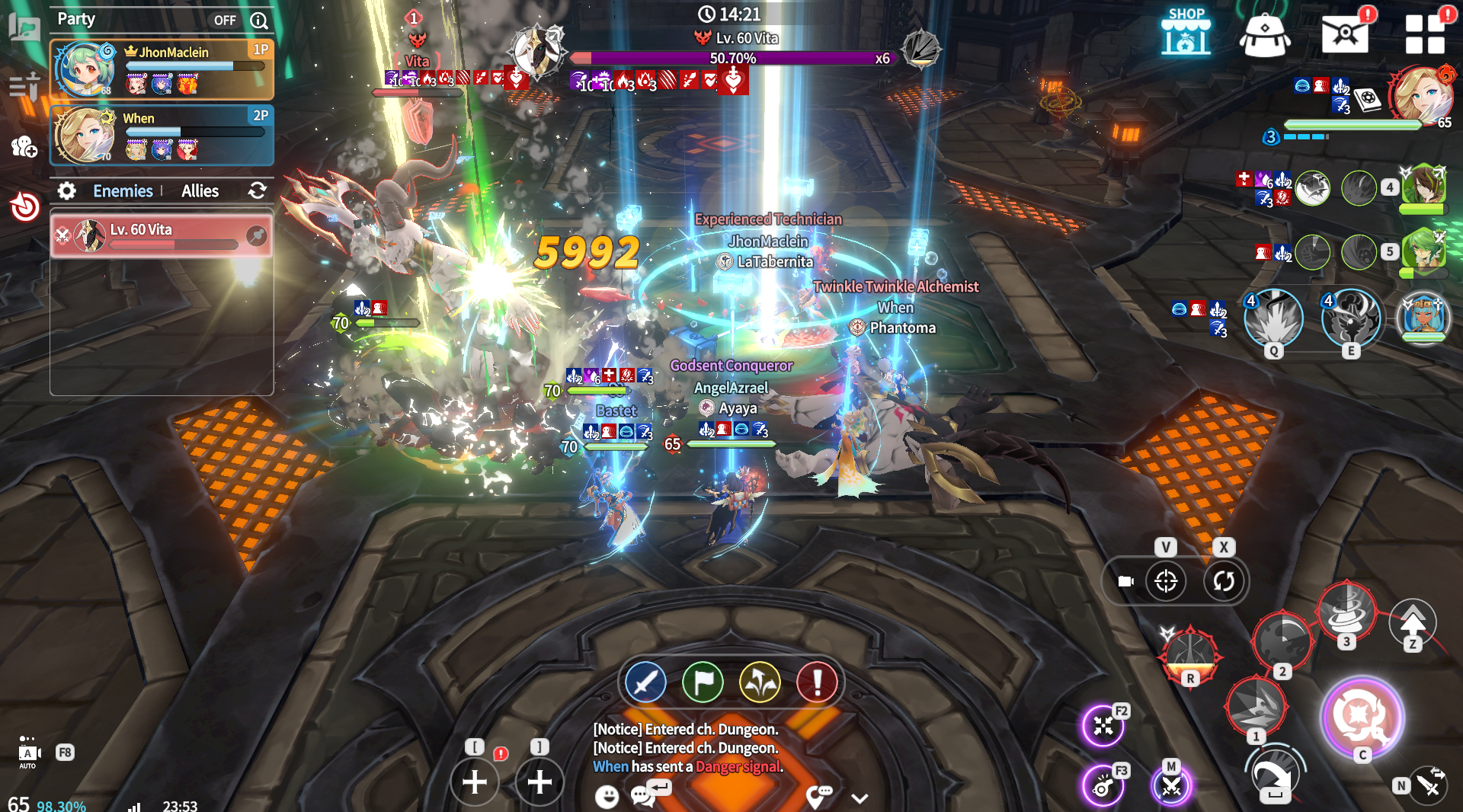Open the Shop
This screenshot has height=812, width=1463.
(x=1186, y=32)
